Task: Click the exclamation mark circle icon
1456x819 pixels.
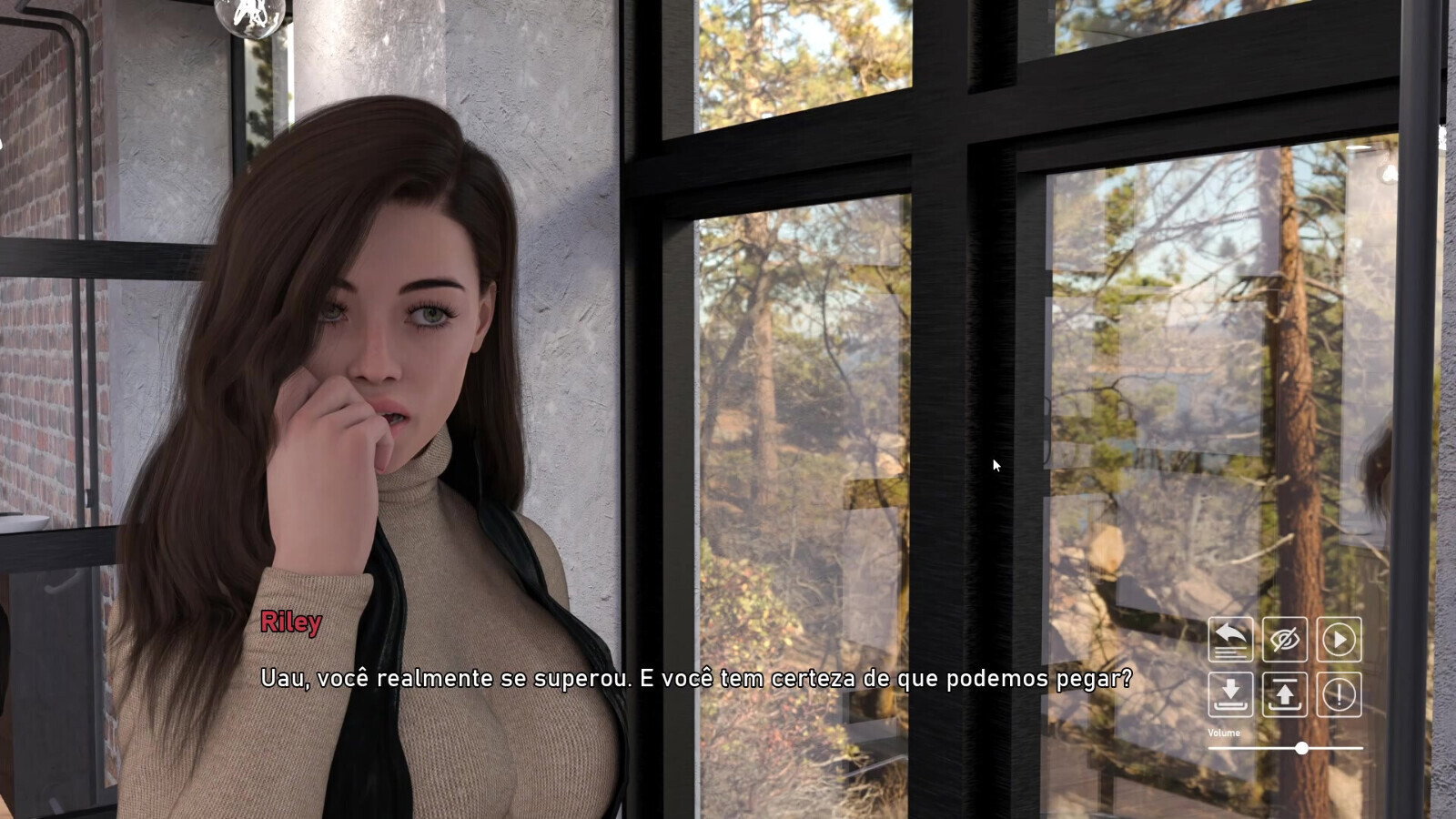Action: tap(1339, 694)
